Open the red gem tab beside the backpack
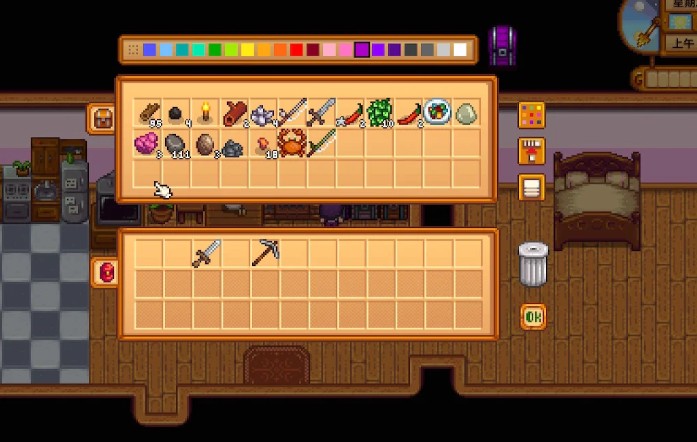 click(105, 271)
